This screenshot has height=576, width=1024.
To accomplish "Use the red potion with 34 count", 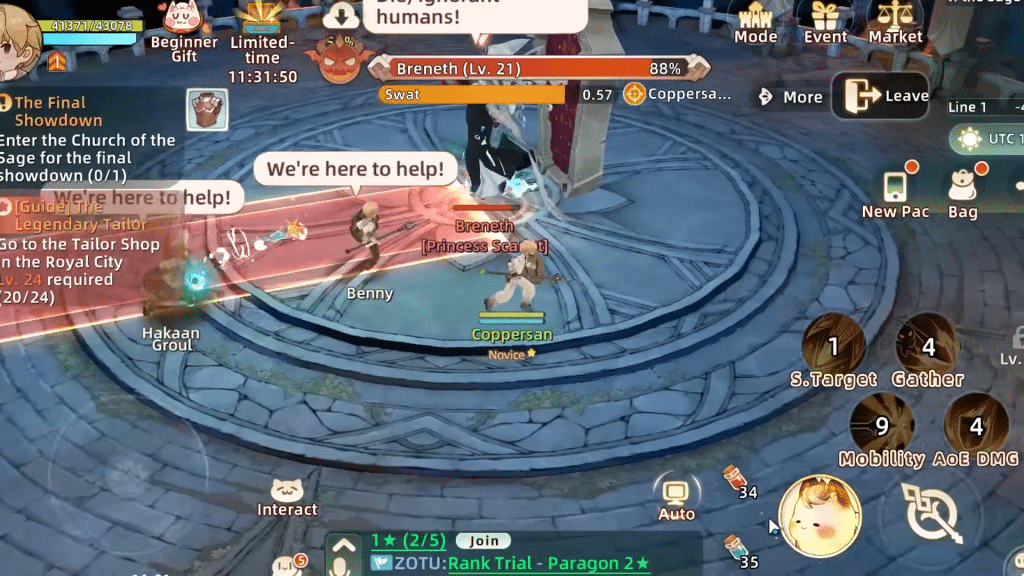I will point(736,479).
